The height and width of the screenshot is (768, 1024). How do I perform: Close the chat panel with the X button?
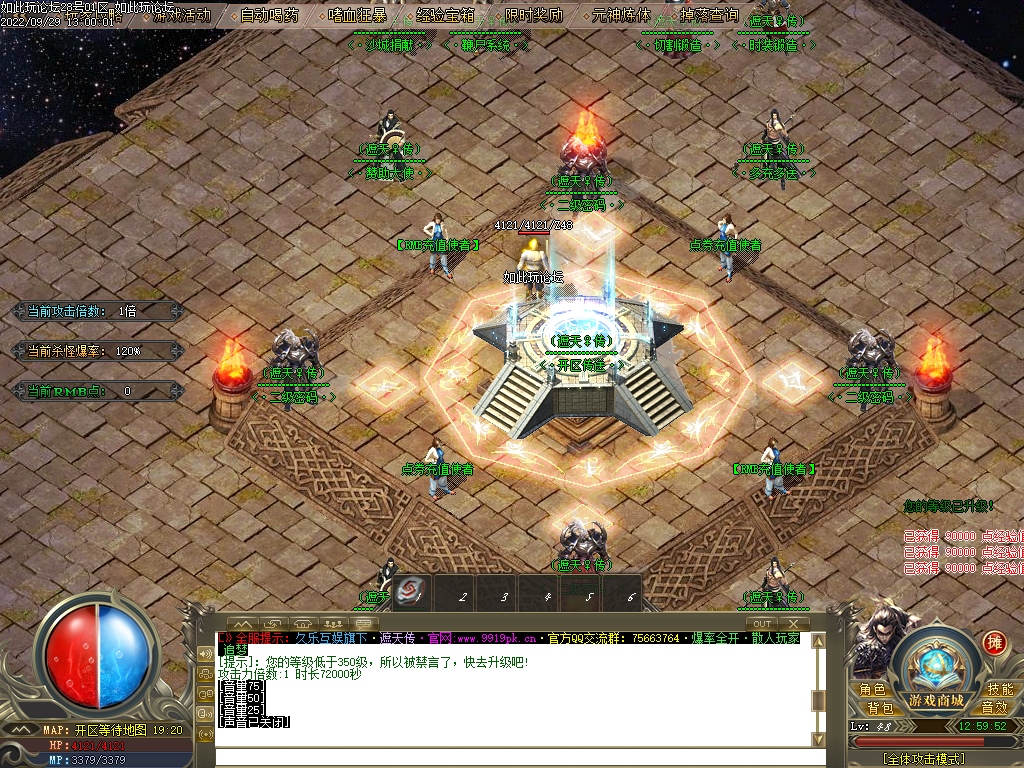click(x=795, y=624)
